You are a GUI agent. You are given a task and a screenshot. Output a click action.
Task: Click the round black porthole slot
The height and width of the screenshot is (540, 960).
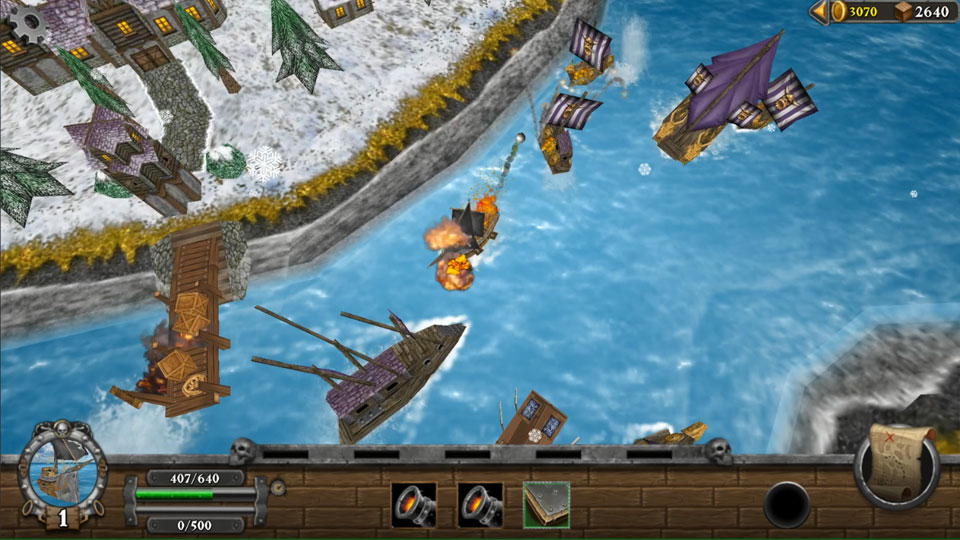pos(787,504)
